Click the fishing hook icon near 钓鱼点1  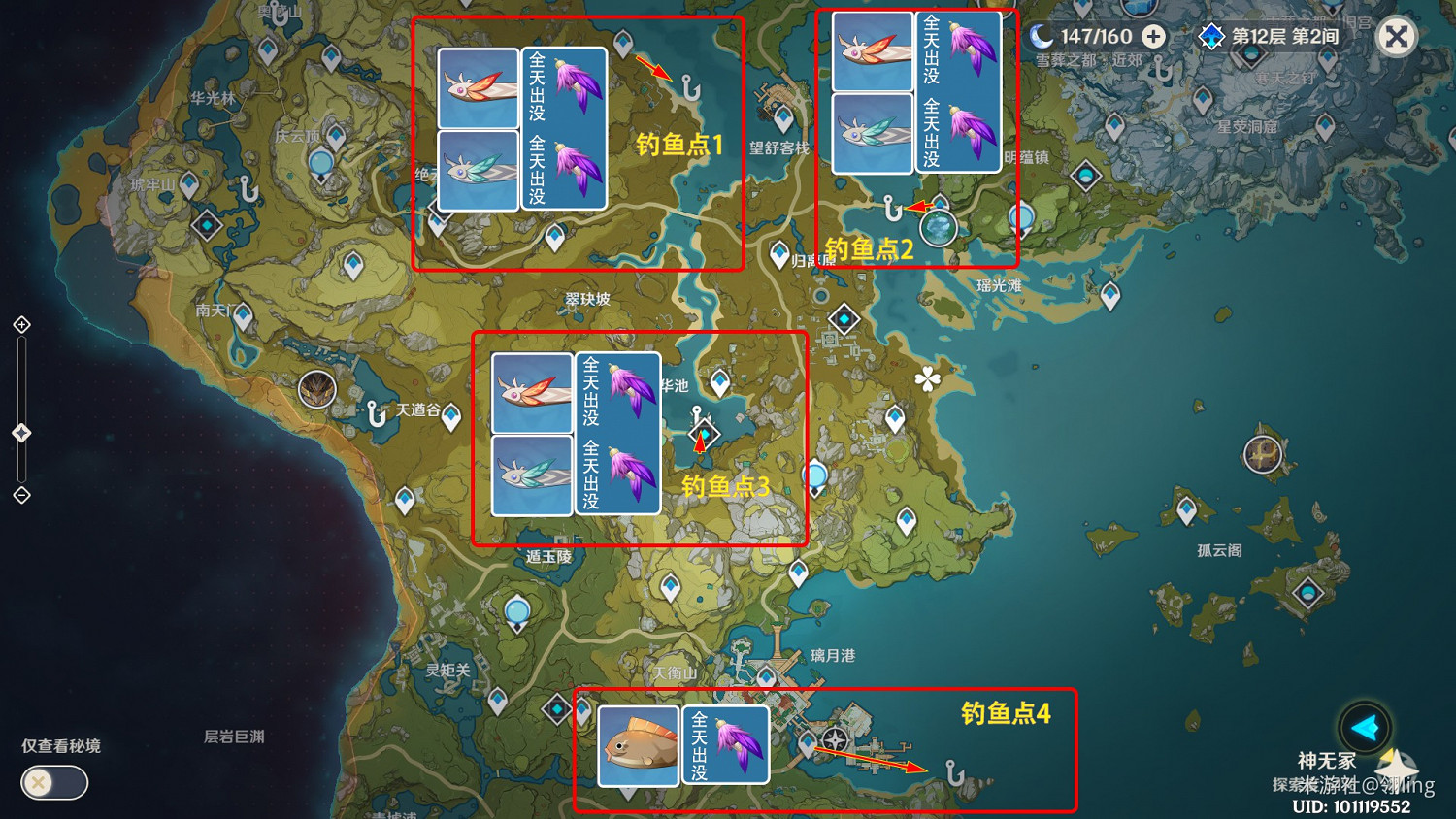click(689, 89)
